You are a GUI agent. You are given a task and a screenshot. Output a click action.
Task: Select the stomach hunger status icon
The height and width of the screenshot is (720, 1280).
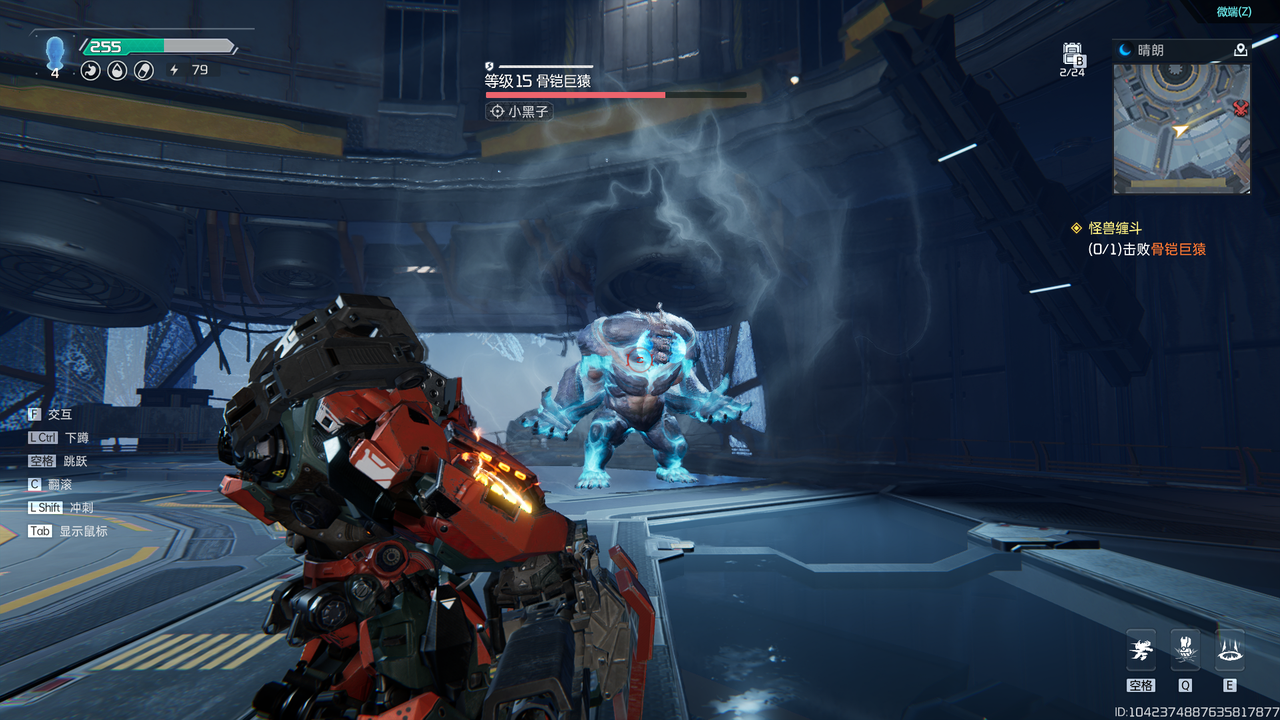coord(91,71)
